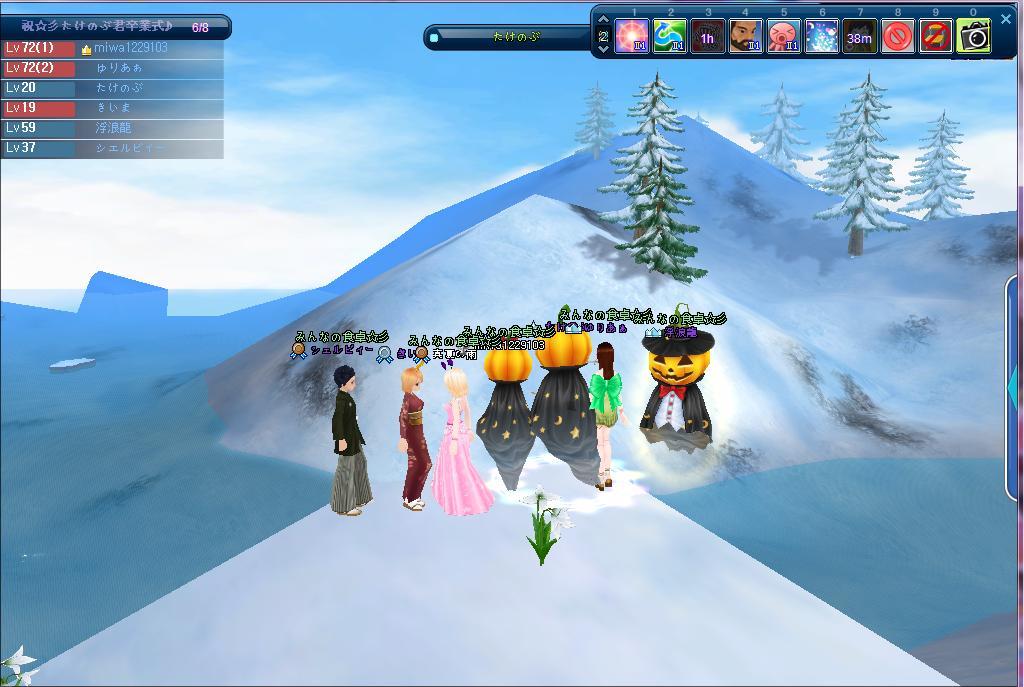The height and width of the screenshot is (687, 1024).
Task: Use the pink octopus item
Action: pyautogui.click(x=783, y=38)
